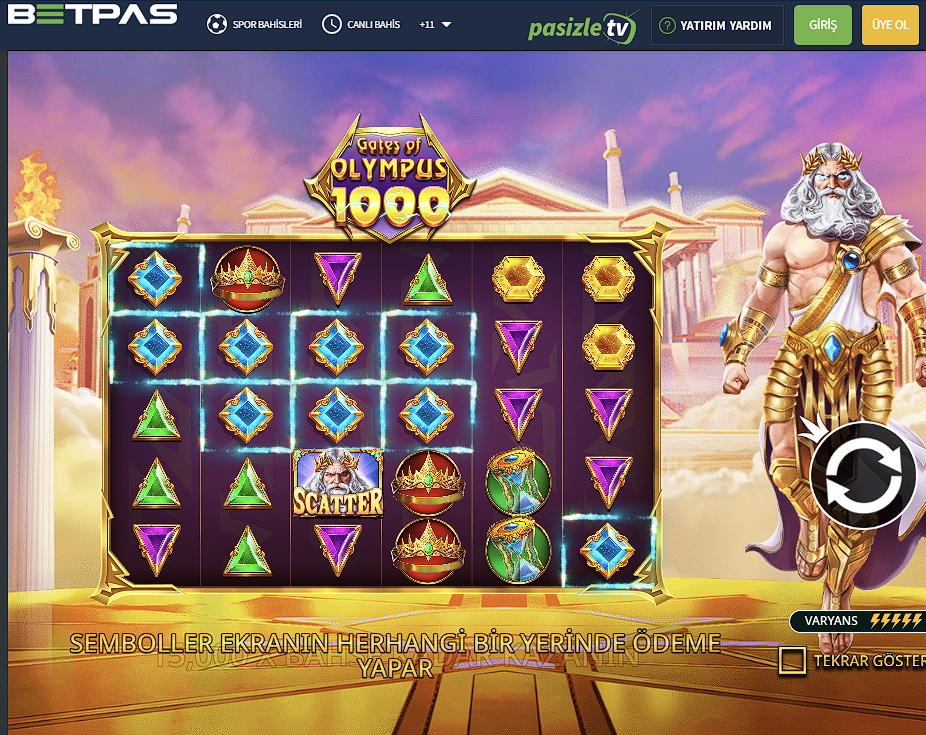Expand the +11 more menu dropdown
The width and height of the screenshot is (926, 735).
(435, 24)
